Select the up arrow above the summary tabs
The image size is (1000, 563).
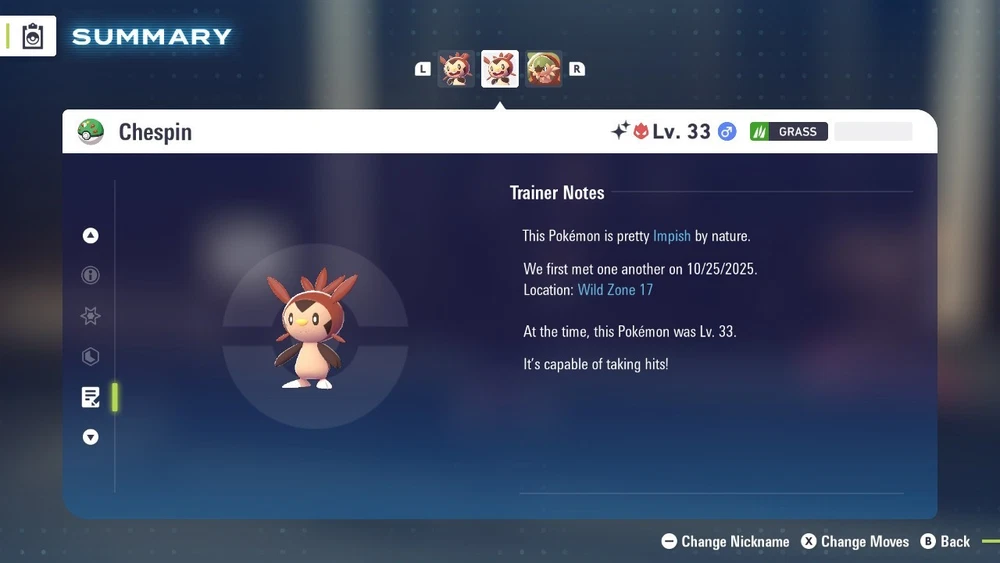[x=91, y=236]
